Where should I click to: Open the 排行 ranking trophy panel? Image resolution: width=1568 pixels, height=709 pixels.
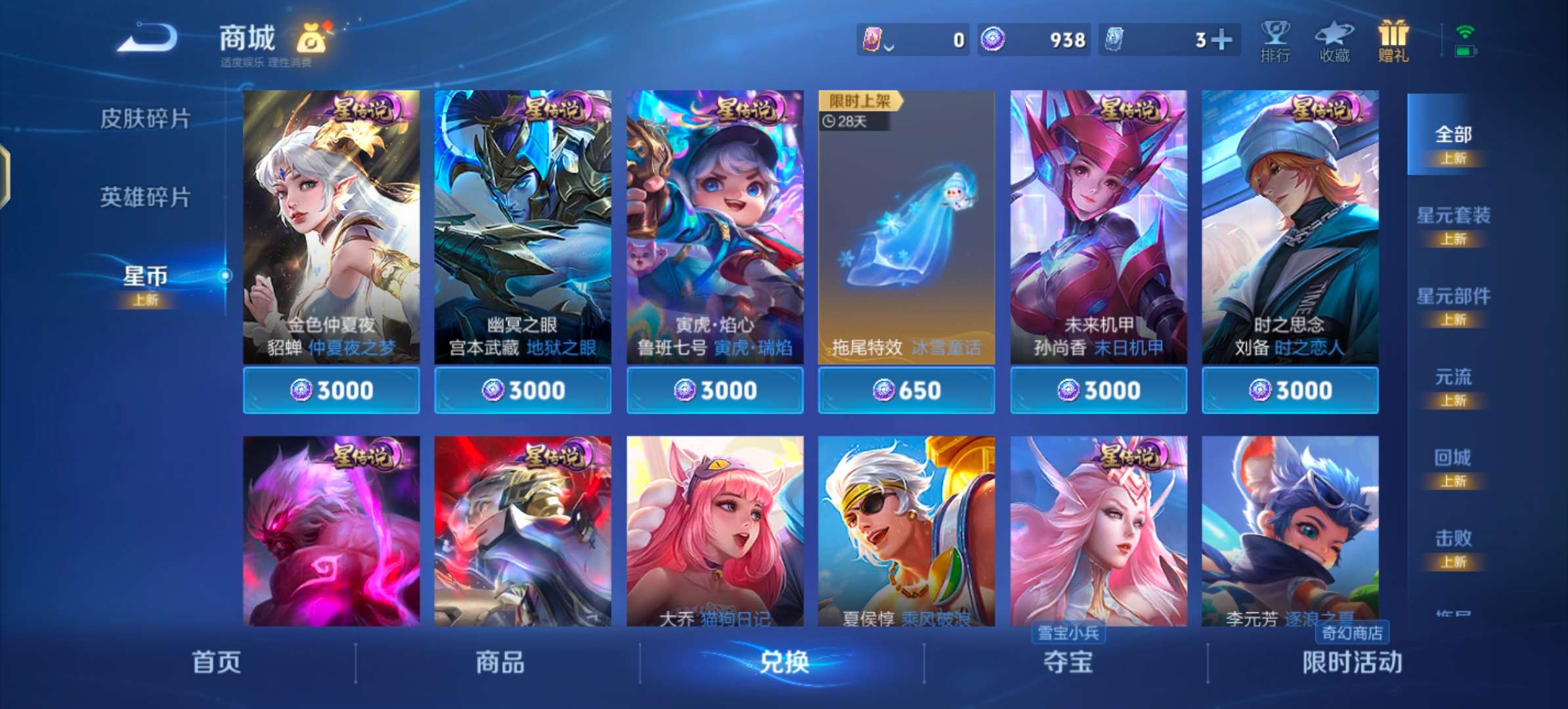[x=1276, y=39]
